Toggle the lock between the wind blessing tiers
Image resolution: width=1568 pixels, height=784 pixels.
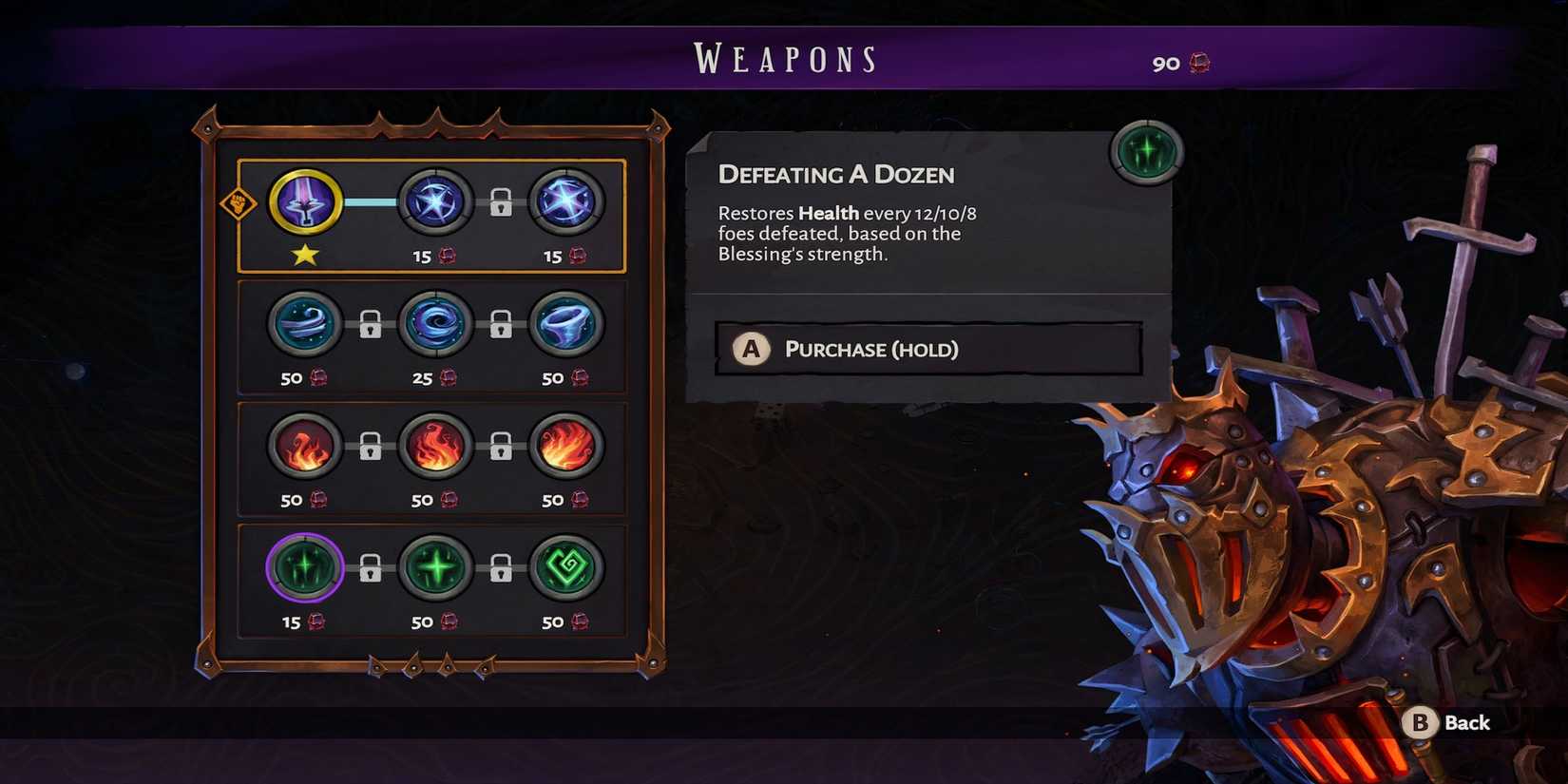tap(371, 324)
